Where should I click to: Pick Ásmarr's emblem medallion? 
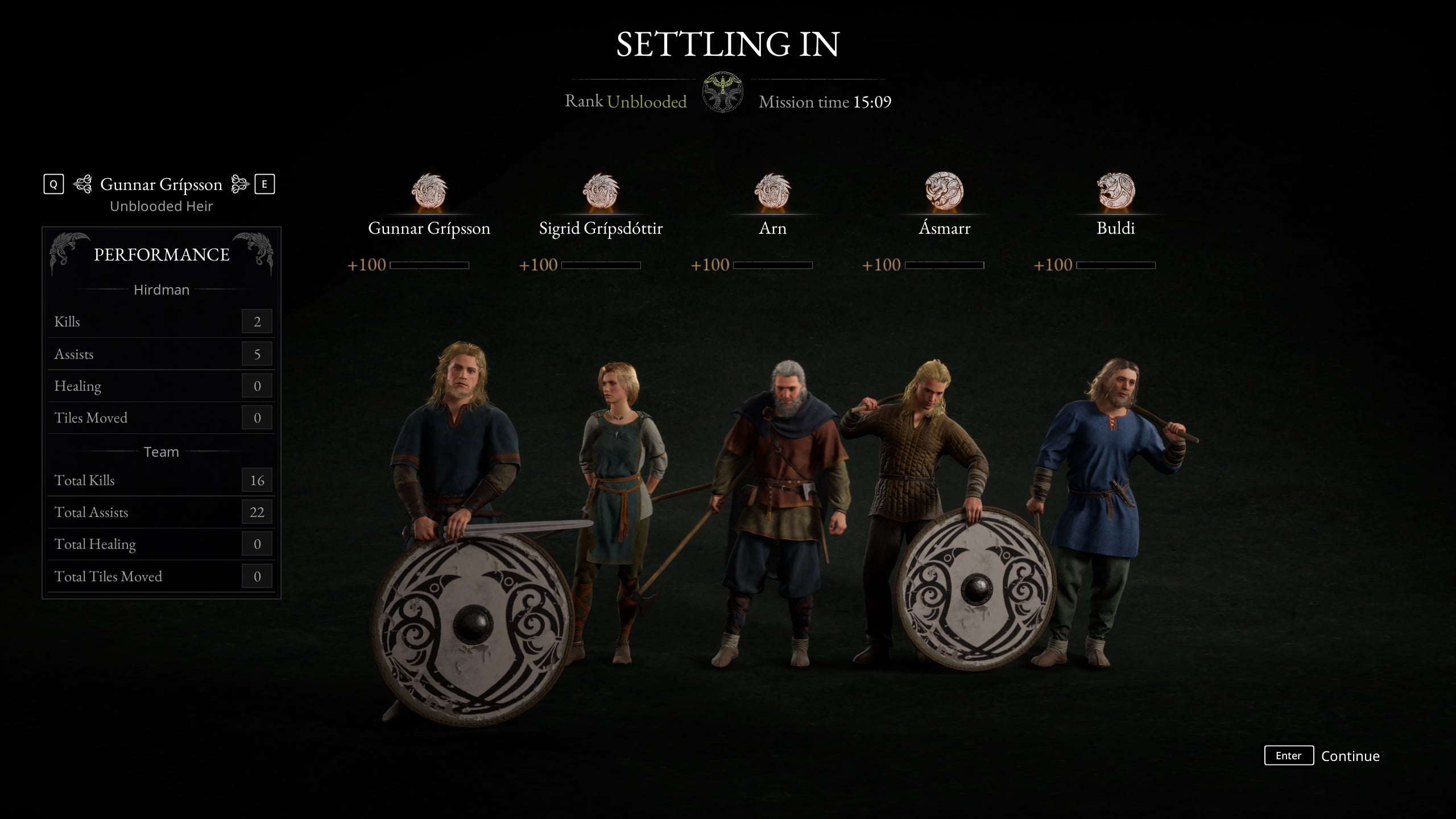944,191
